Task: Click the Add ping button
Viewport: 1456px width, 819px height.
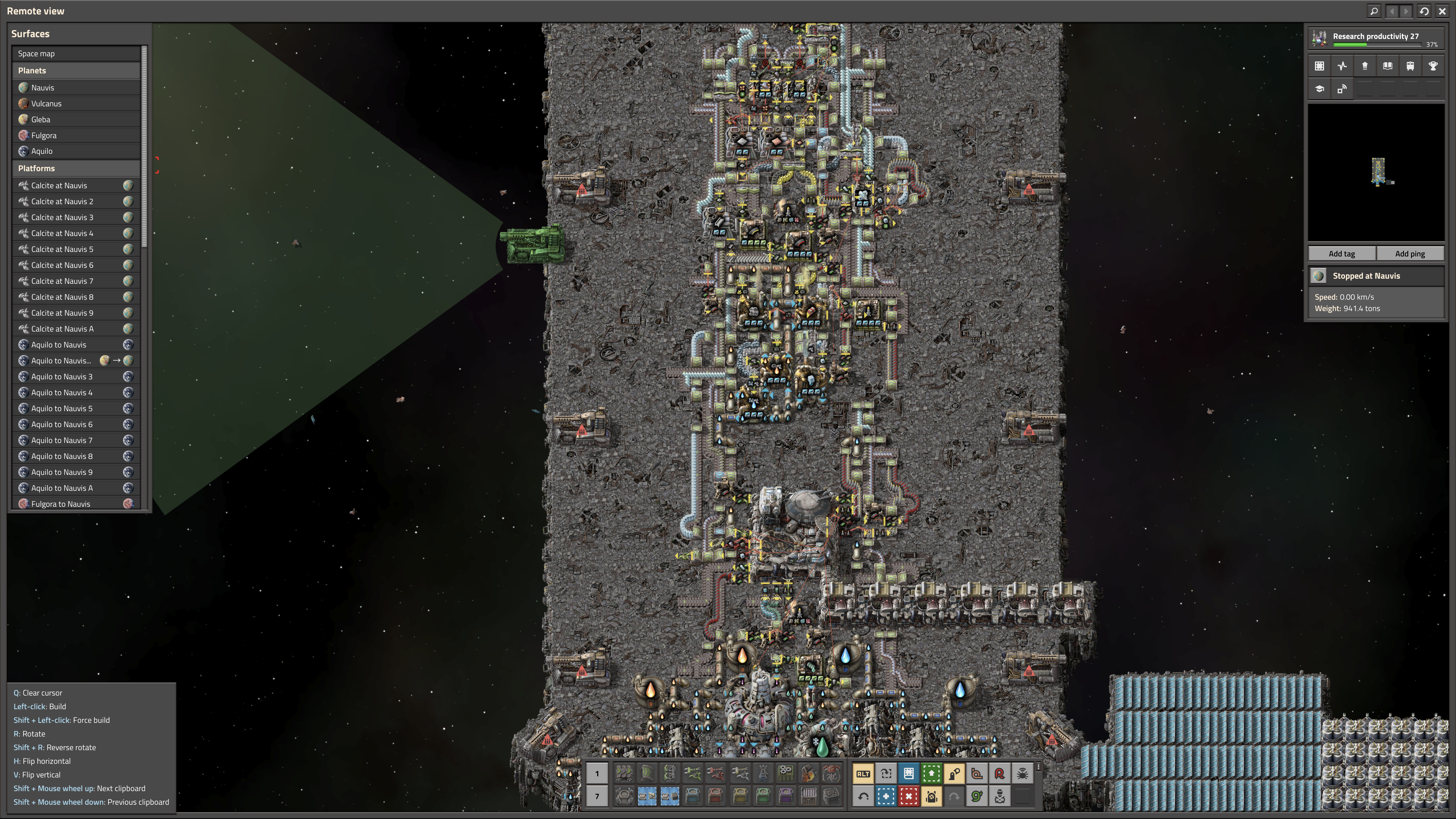Action: tap(1410, 254)
